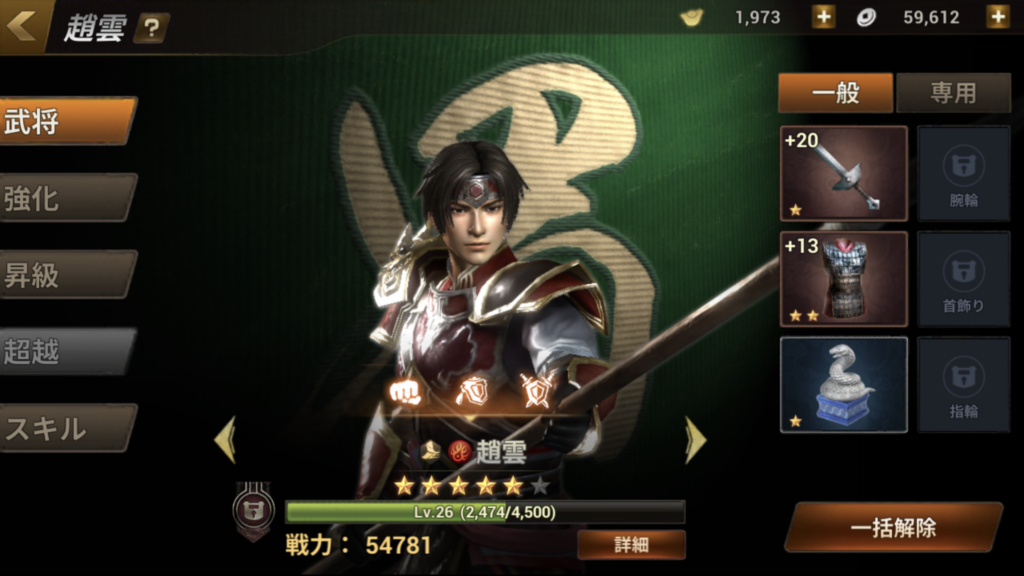View next officer with right arrow
This screenshot has width=1024, height=576.
pyautogui.click(x=695, y=440)
